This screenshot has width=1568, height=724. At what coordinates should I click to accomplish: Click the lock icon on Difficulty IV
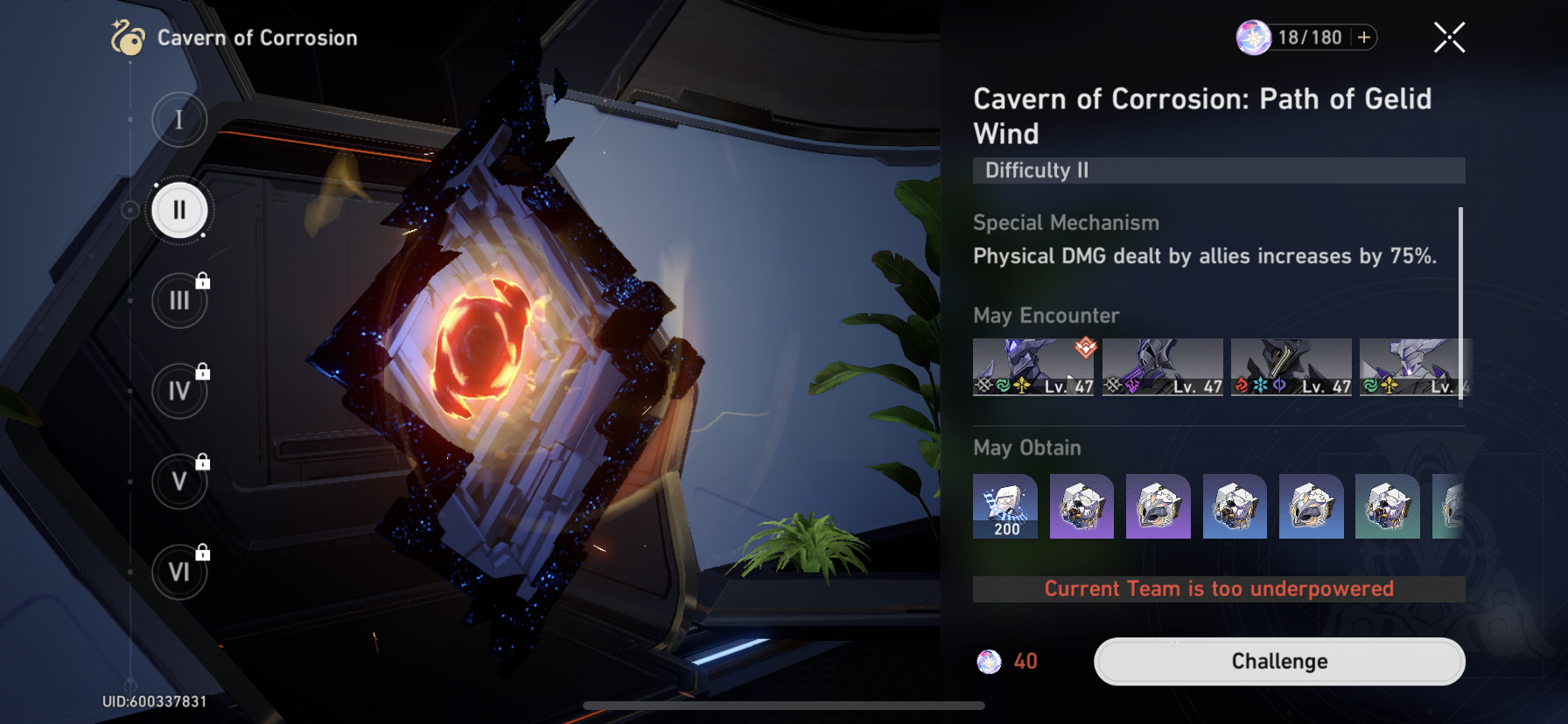click(201, 372)
